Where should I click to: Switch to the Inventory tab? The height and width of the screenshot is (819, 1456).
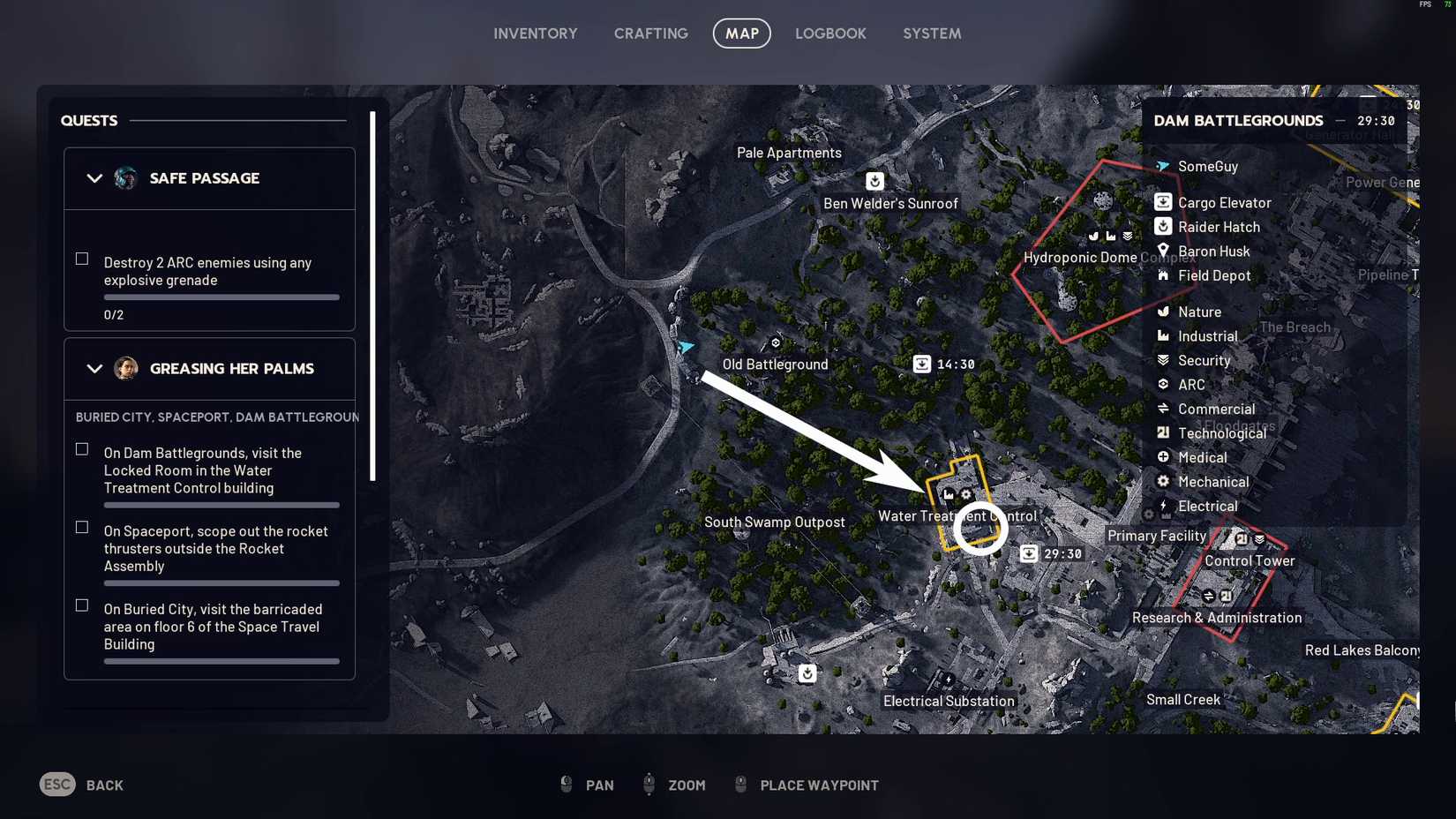coord(535,34)
